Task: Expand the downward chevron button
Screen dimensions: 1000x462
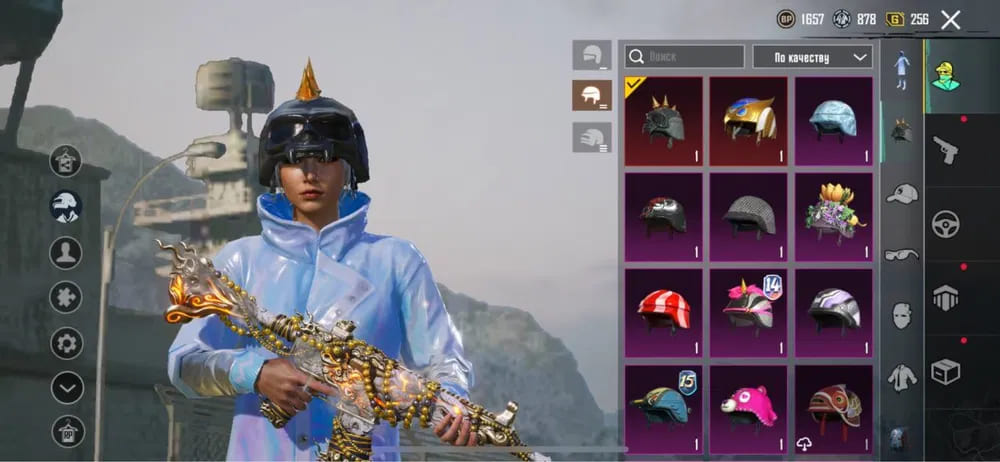Action: pos(67,387)
